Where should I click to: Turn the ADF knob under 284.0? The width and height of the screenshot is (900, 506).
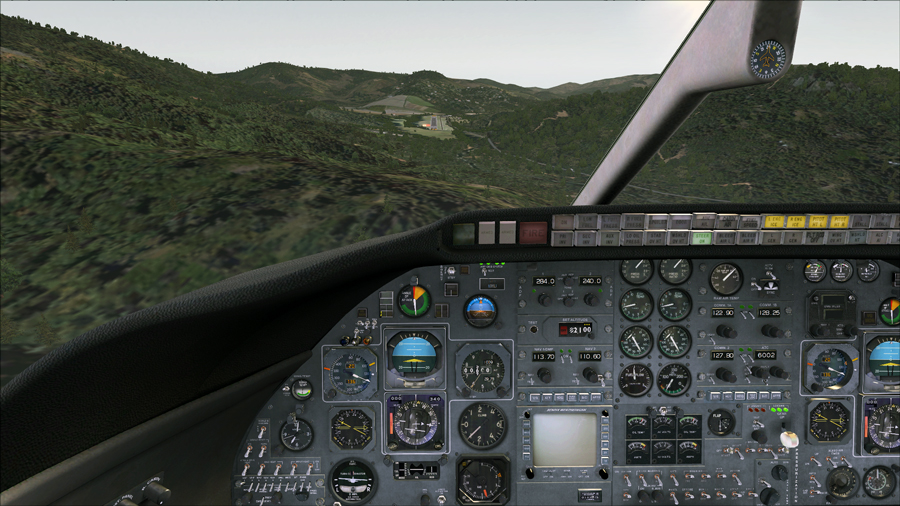click(545, 298)
